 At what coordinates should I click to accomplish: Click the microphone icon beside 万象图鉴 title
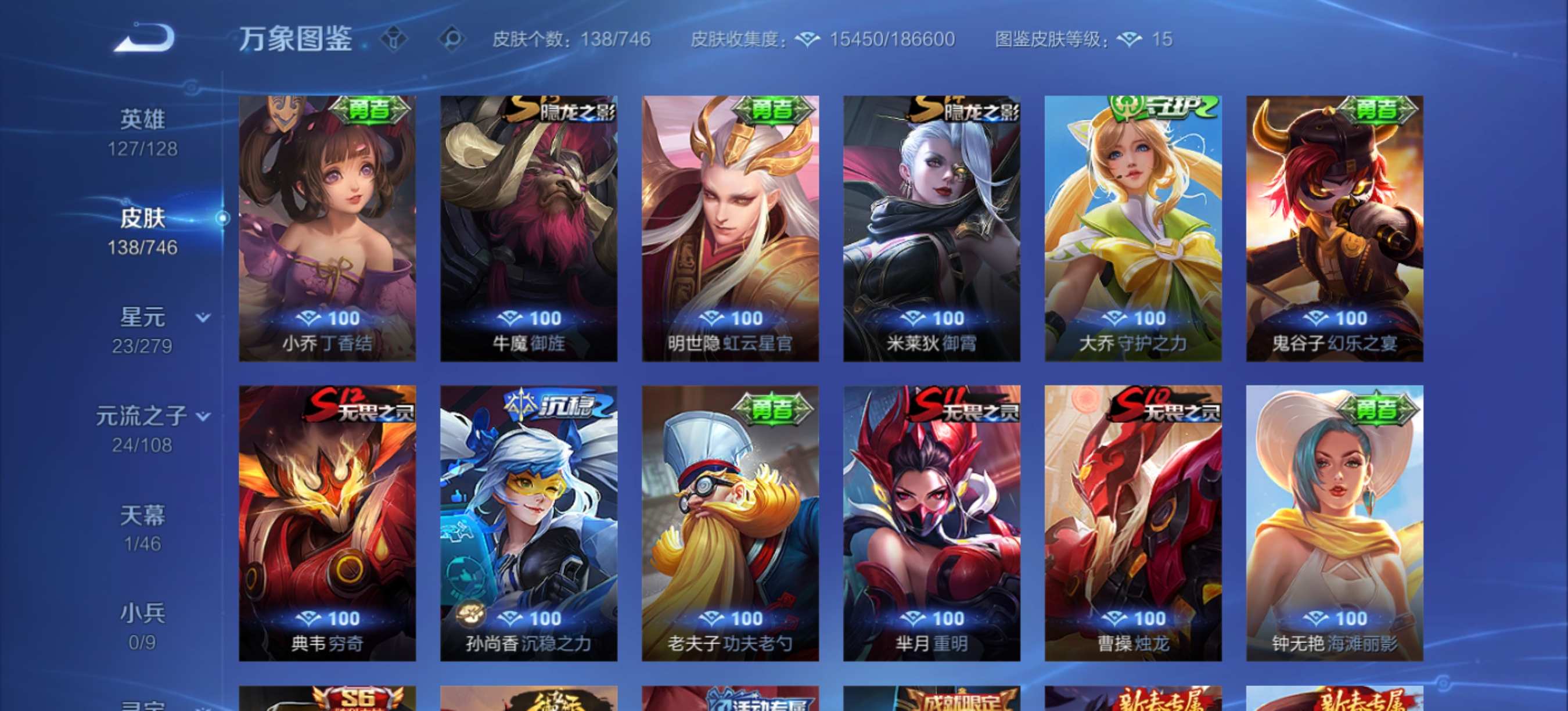[394, 38]
